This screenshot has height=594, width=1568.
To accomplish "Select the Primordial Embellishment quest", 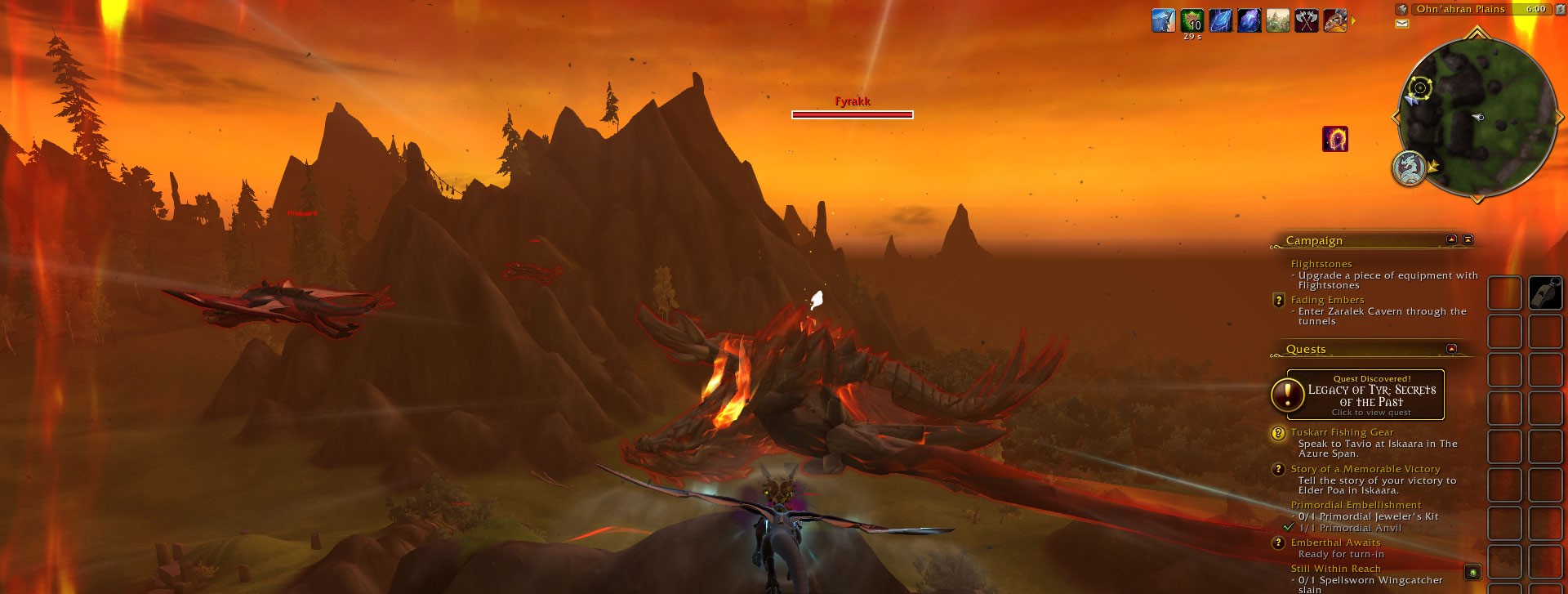I will [x=1356, y=505].
